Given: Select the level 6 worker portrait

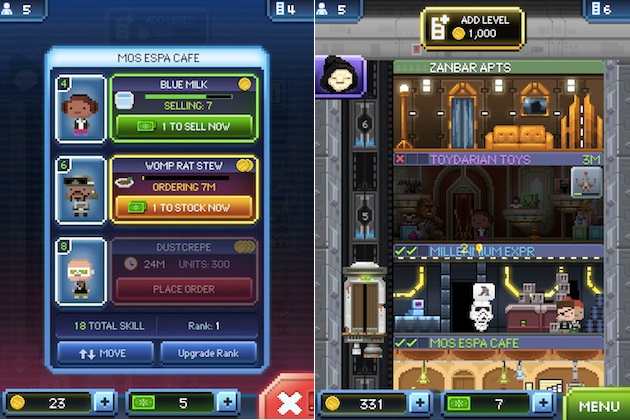Looking at the screenshot, I should 81,189.
